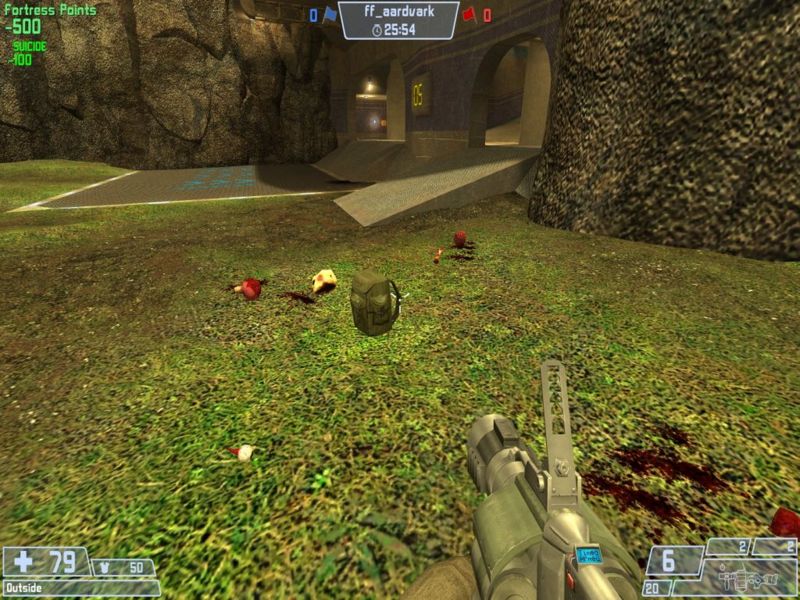Click the blue team flag icon

[x=329, y=15]
